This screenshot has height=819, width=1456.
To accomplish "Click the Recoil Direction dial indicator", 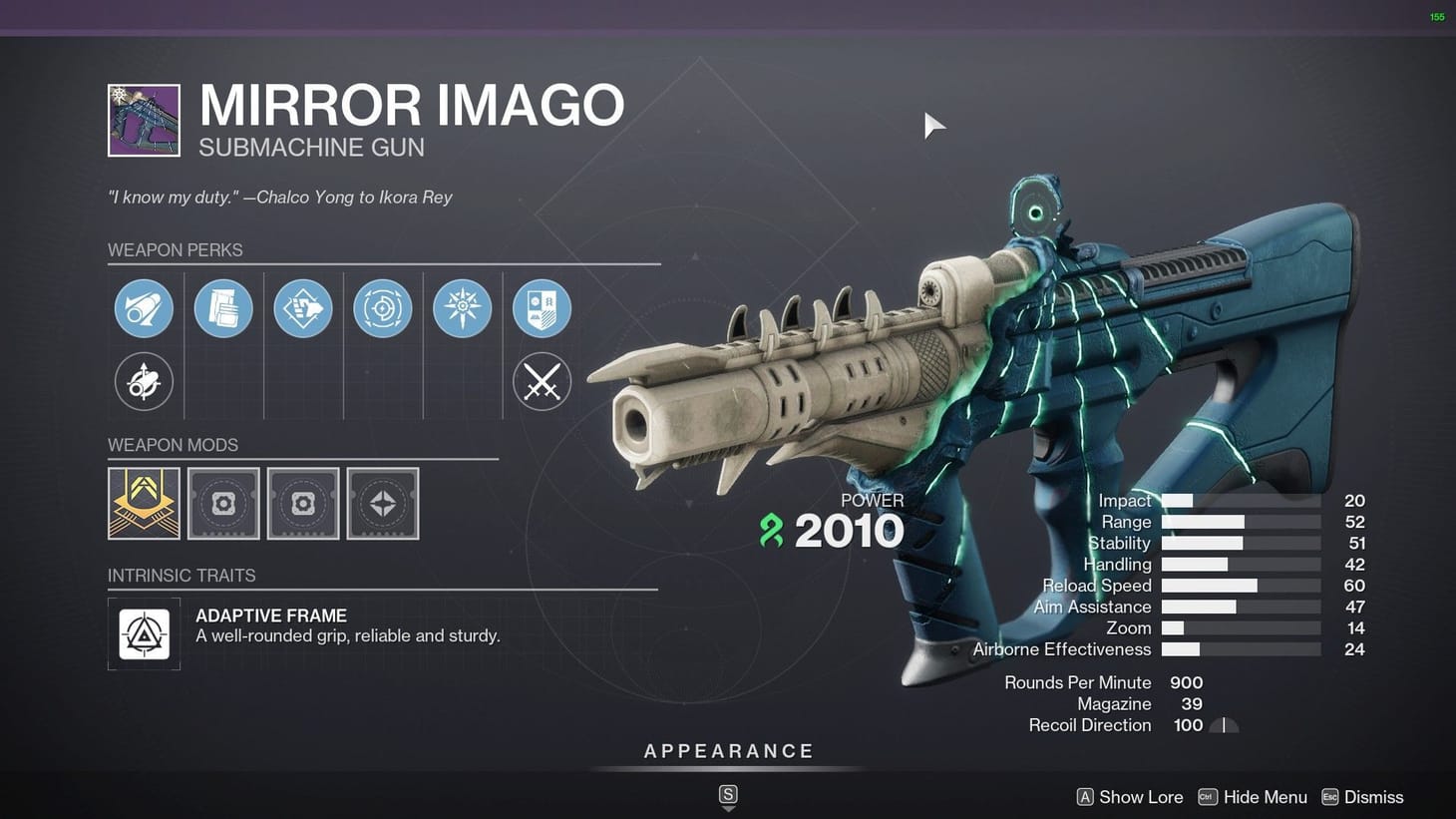I will point(1225,725).
